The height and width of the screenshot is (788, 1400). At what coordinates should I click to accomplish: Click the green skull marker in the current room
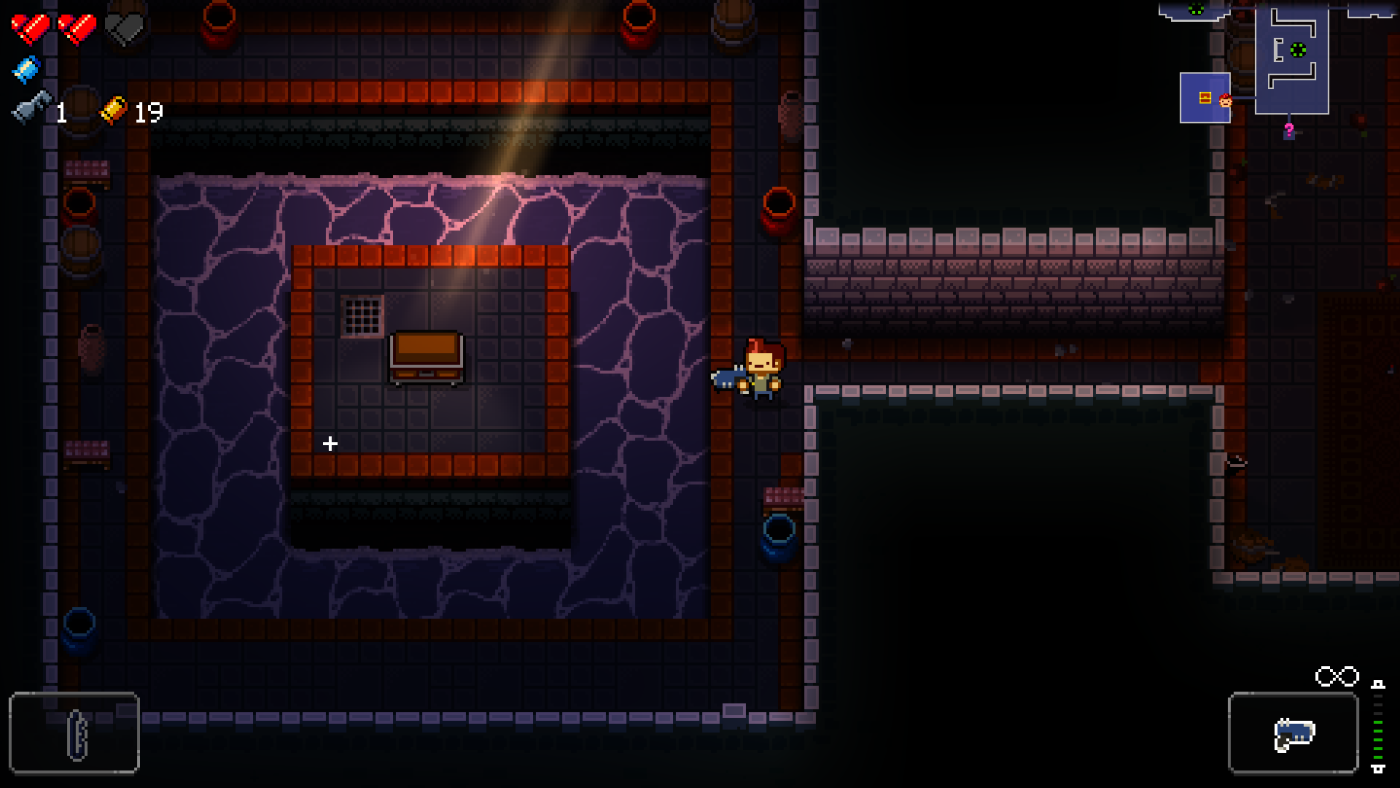[x=1298, y=50]
